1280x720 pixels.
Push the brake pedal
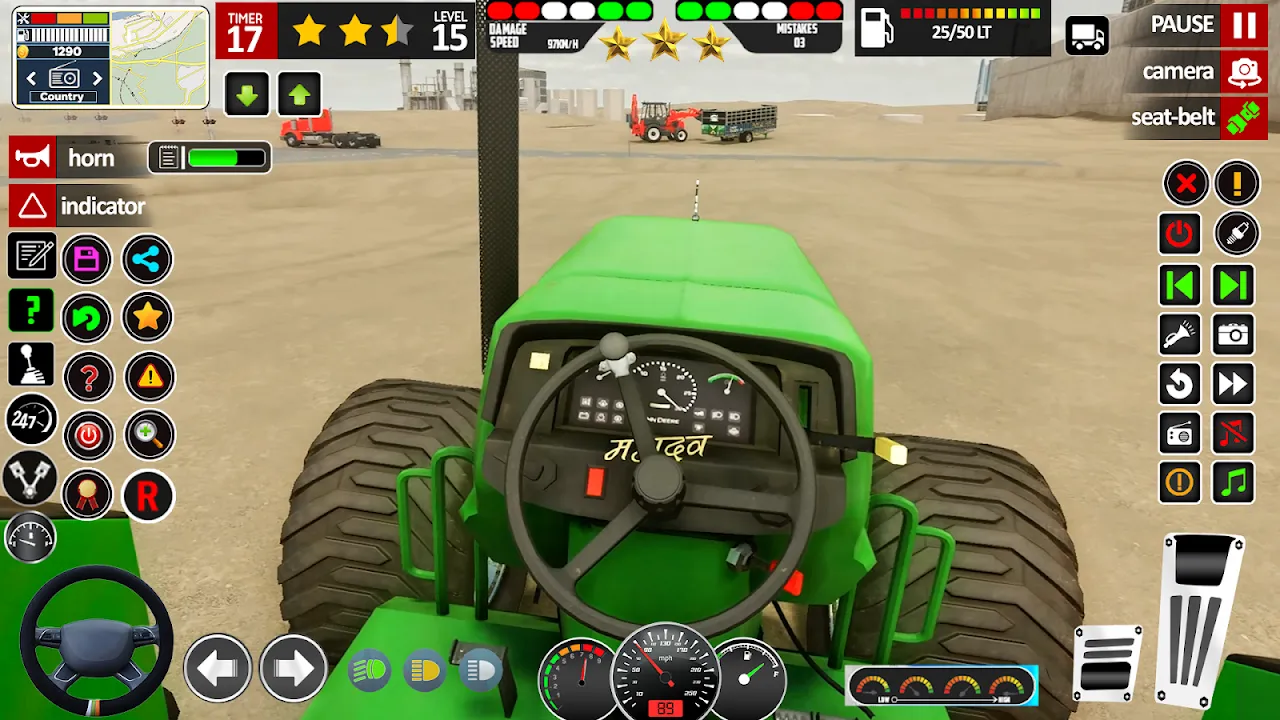click(1107, 662)
